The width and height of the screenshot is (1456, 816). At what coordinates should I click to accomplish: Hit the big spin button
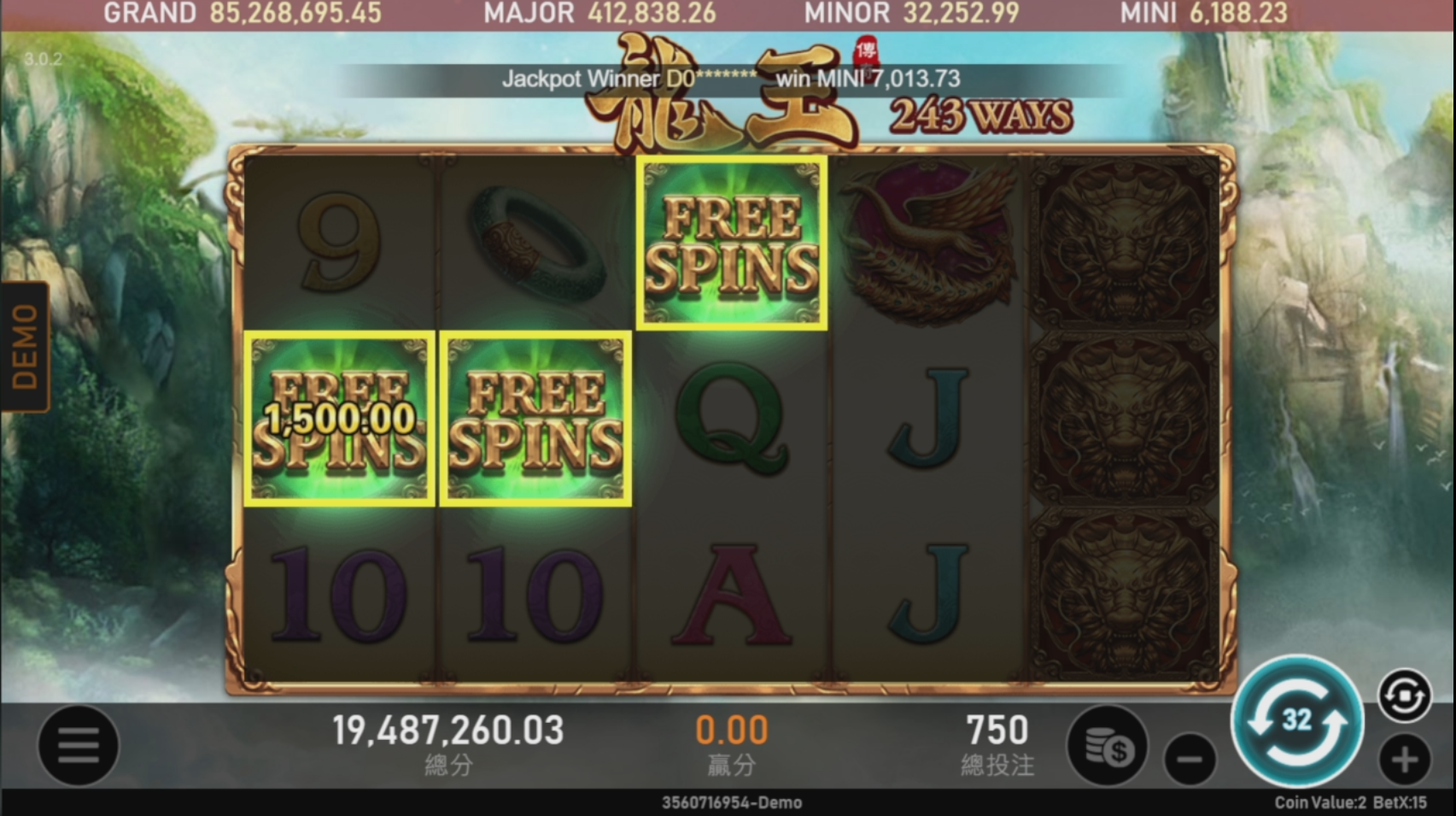(x=1296, y=721)
